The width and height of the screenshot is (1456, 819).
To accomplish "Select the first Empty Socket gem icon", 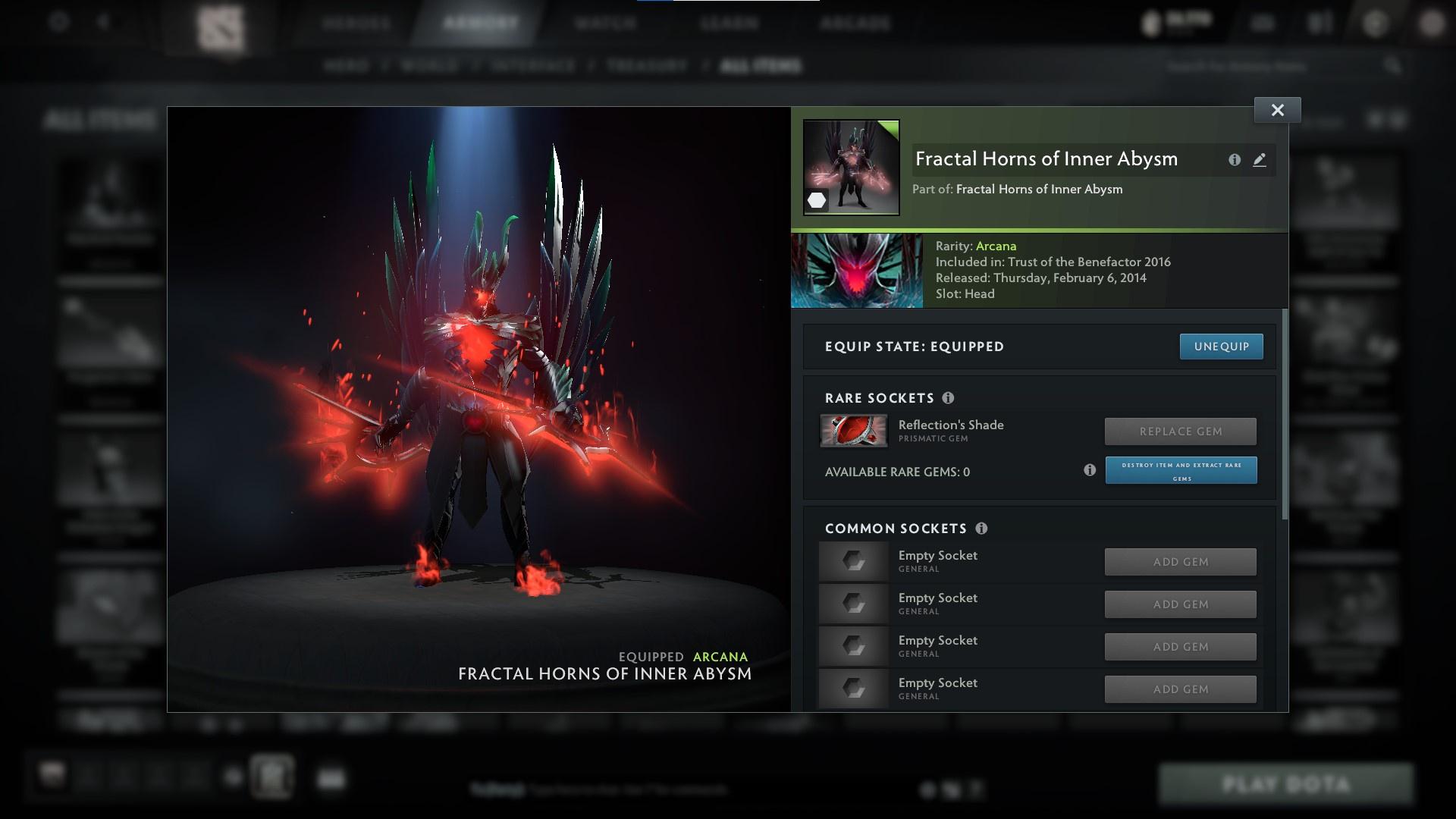I will click(853, 561).
